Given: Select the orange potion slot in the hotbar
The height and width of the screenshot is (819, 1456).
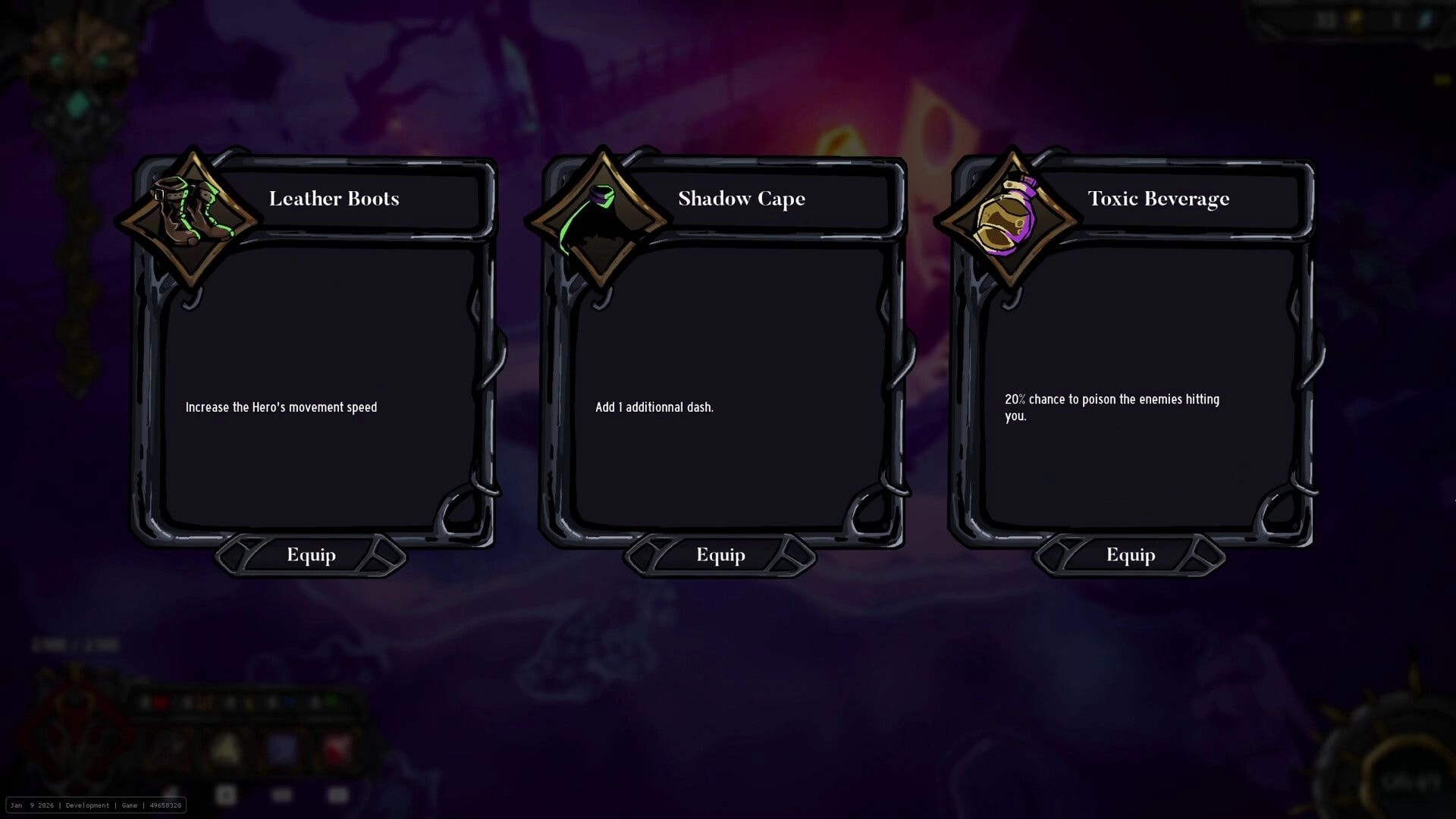Looking at the screenshot, I should coord(205,702).
